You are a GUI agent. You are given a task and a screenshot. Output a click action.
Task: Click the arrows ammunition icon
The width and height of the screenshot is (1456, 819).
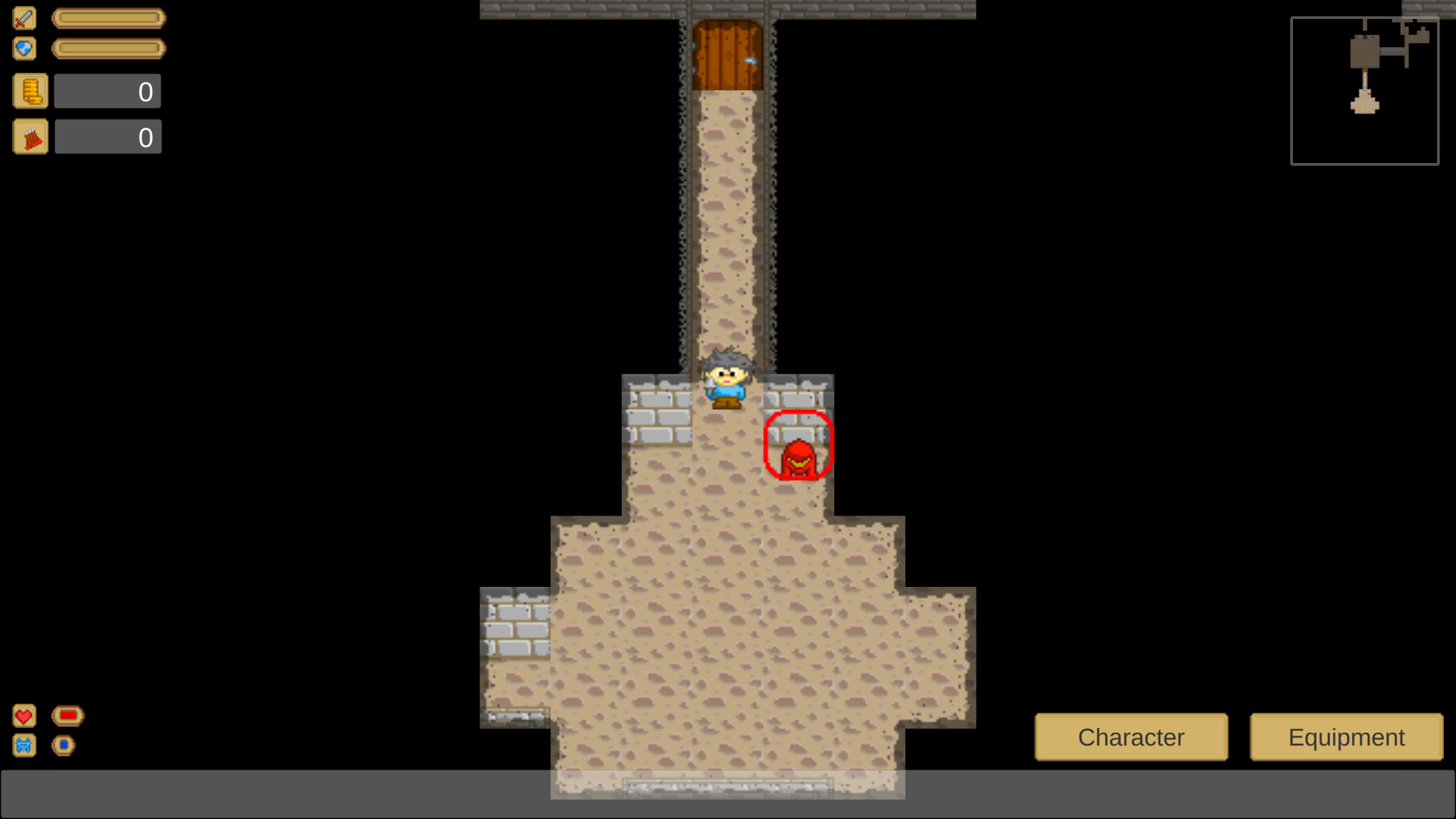click(x=30, y=136)
